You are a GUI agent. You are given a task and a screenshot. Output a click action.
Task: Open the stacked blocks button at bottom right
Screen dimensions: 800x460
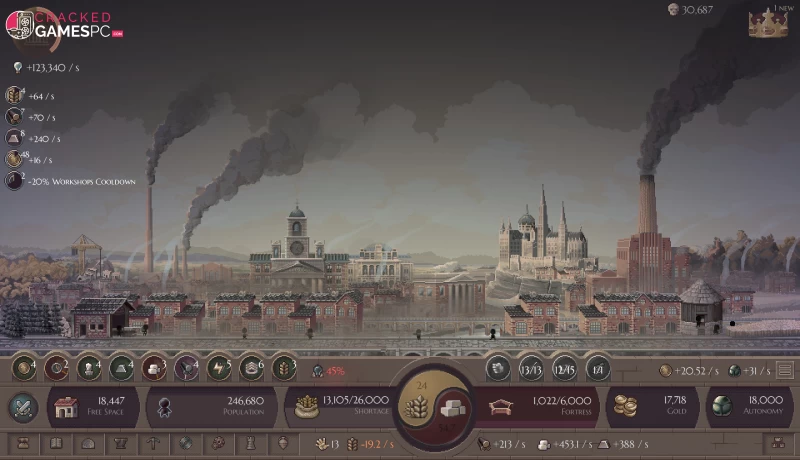[x=776, y=443]
